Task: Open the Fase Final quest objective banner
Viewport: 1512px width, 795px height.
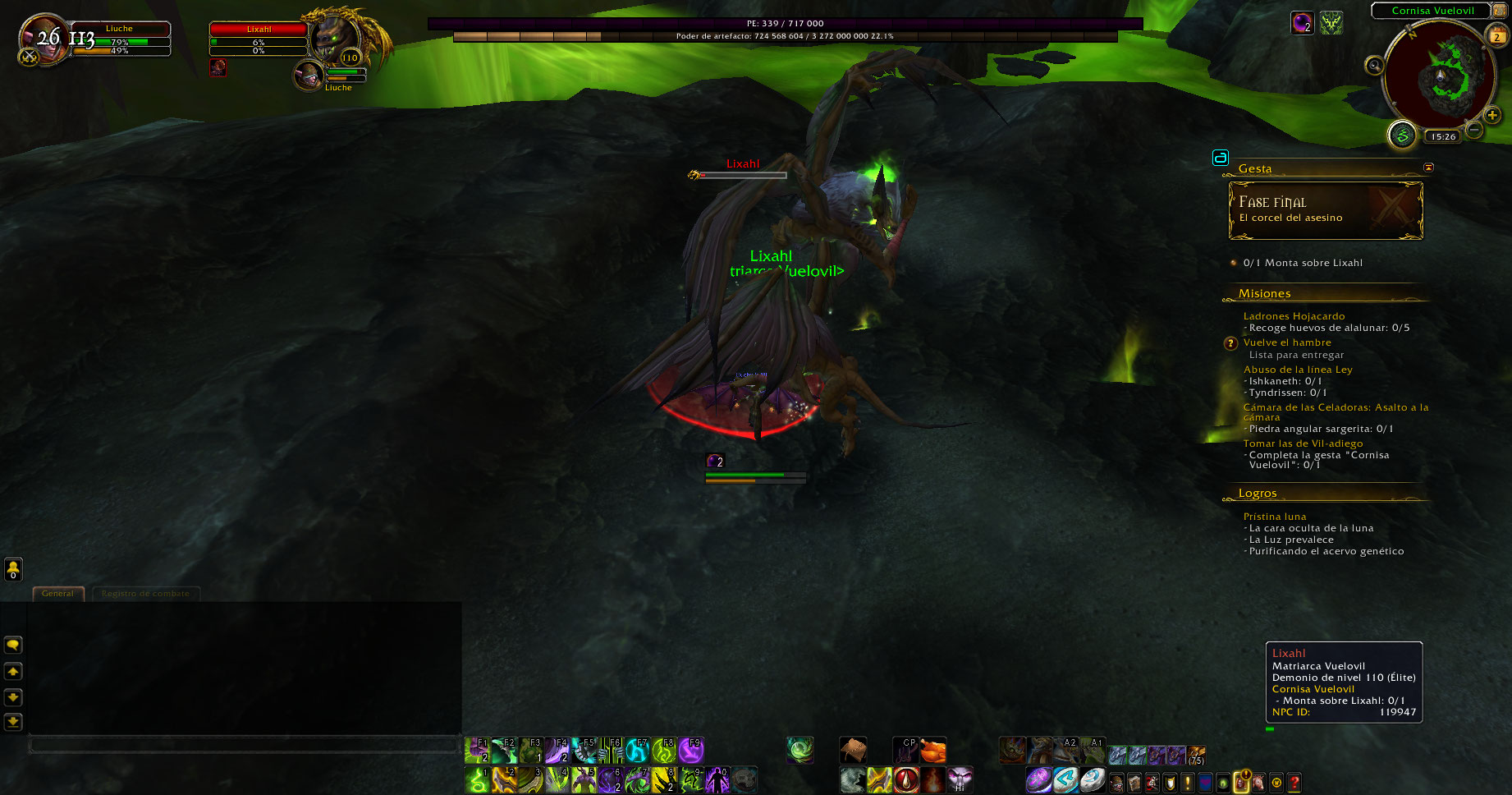Action: pos(1325,210)
